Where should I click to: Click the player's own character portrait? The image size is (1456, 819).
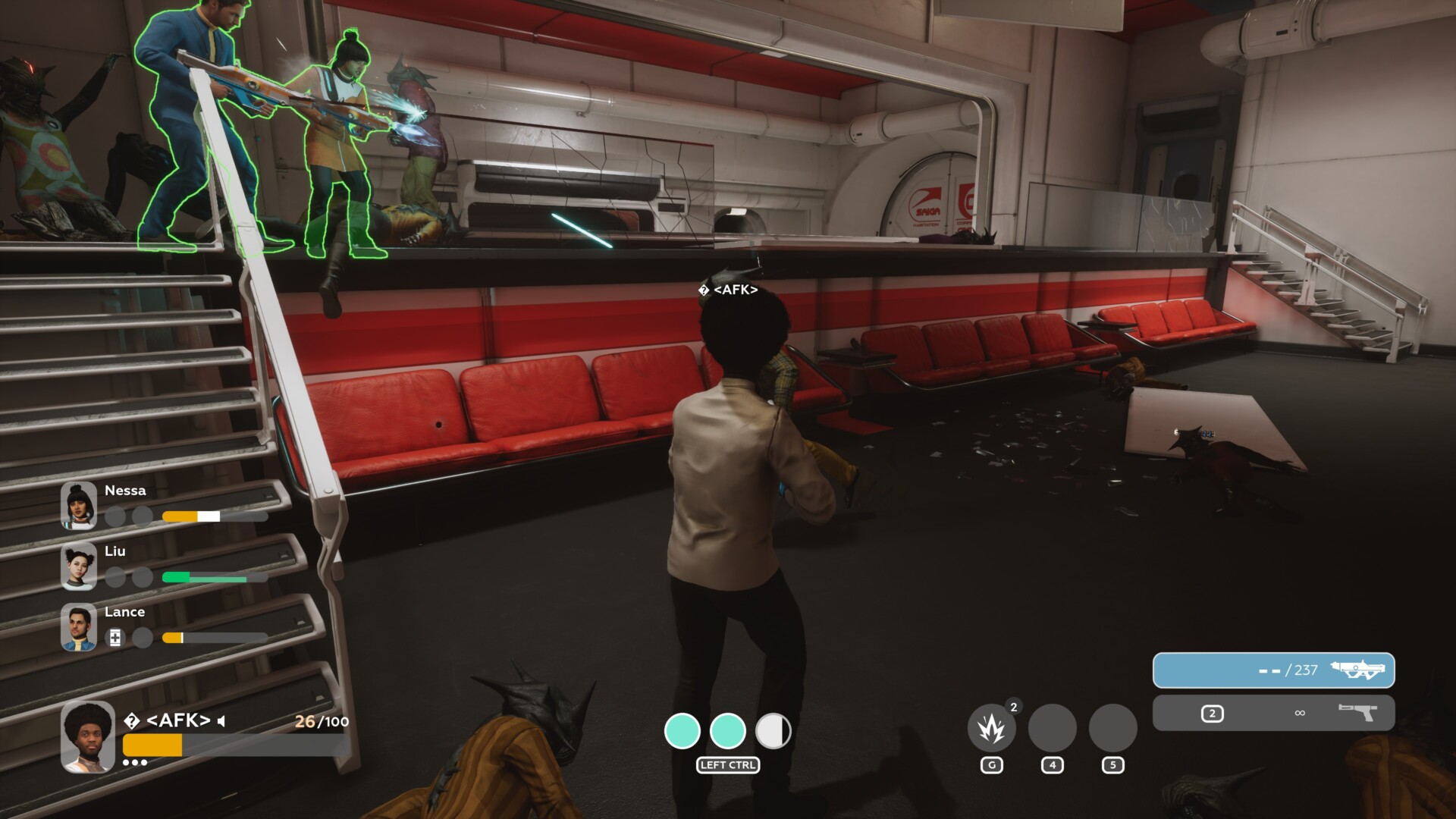(x=88, y=736)
